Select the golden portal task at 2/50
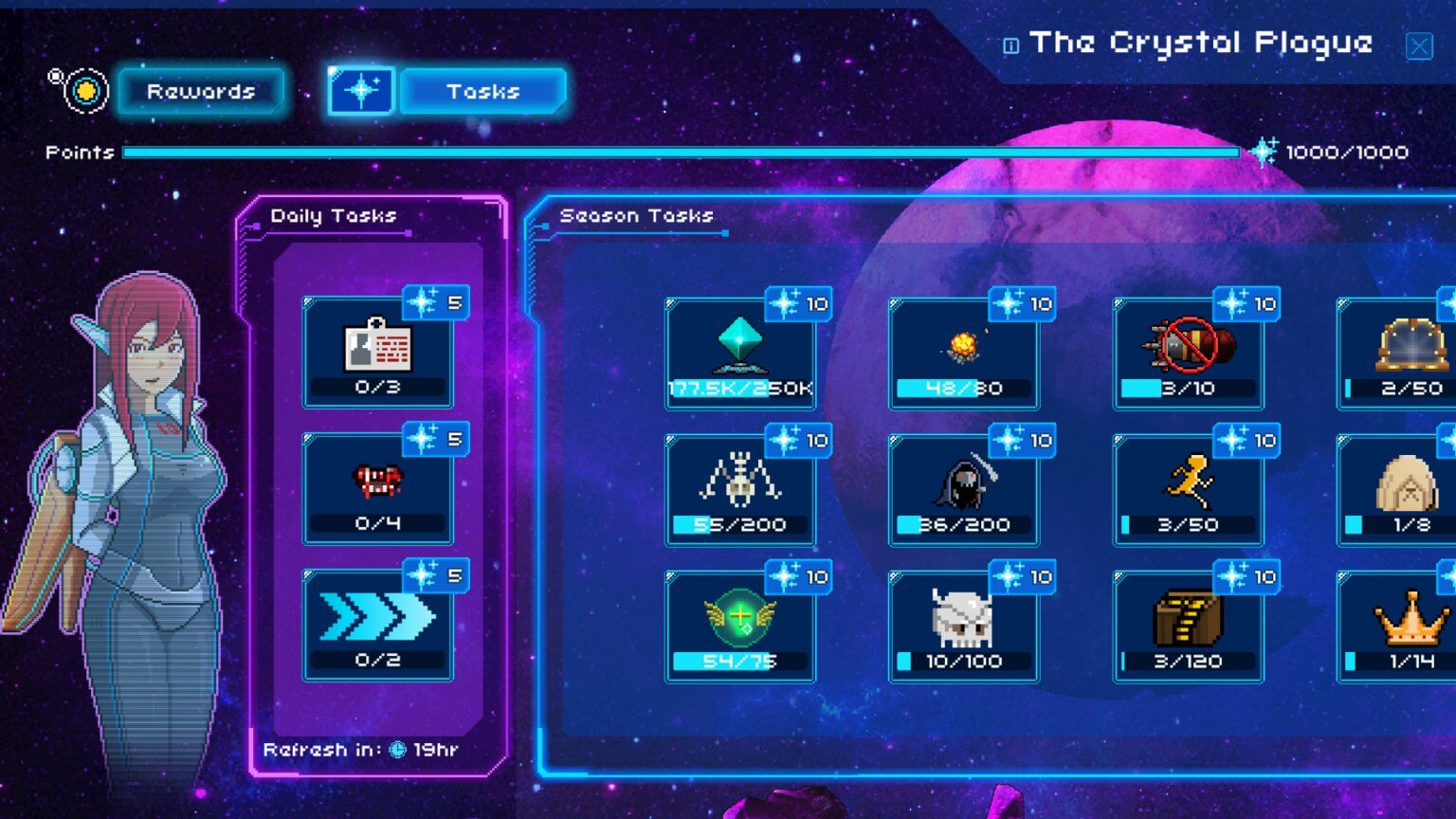1456x819 pixels. click(x=1403, y=355)
